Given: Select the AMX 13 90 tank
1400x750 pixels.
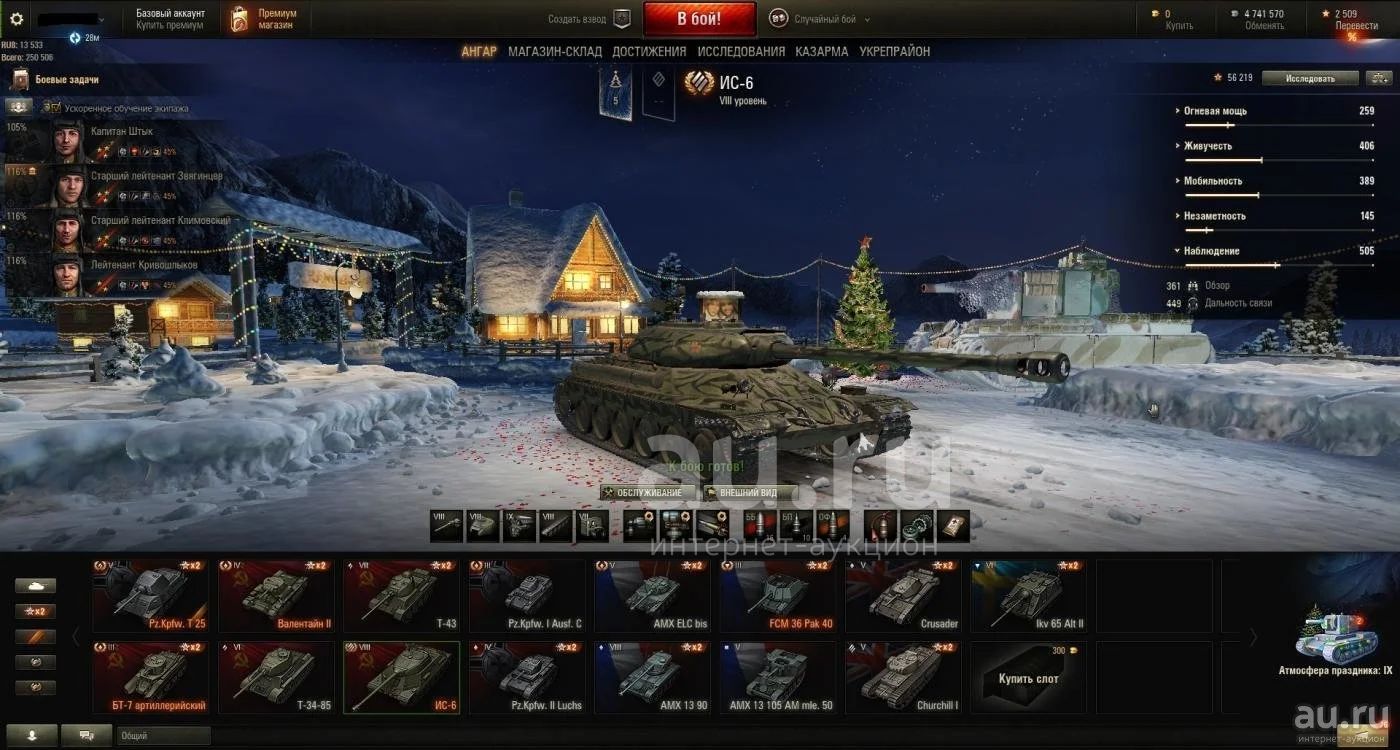Looking at the screenshot, I should 652,677.
